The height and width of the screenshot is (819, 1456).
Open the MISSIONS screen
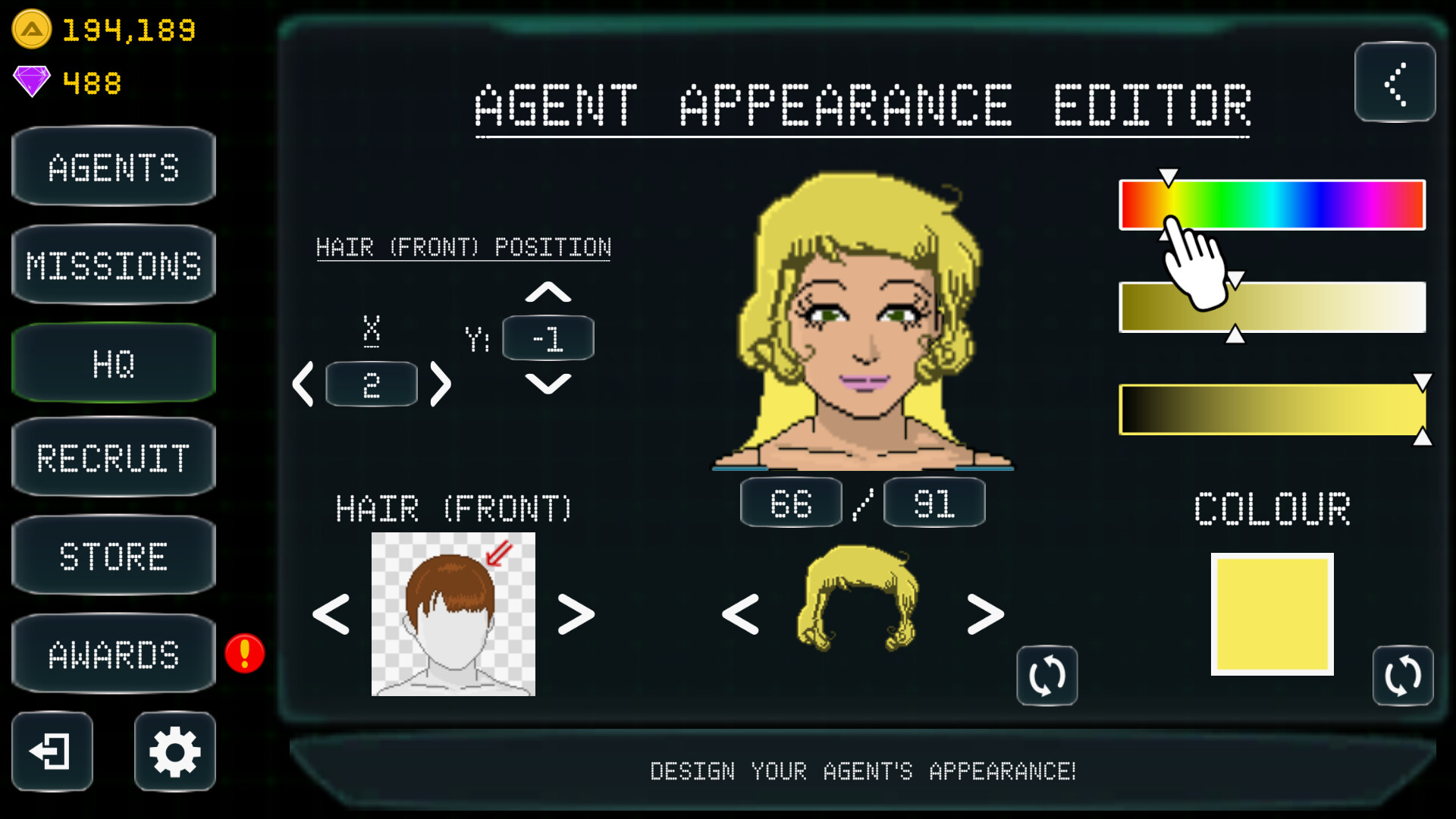[112, 264]
